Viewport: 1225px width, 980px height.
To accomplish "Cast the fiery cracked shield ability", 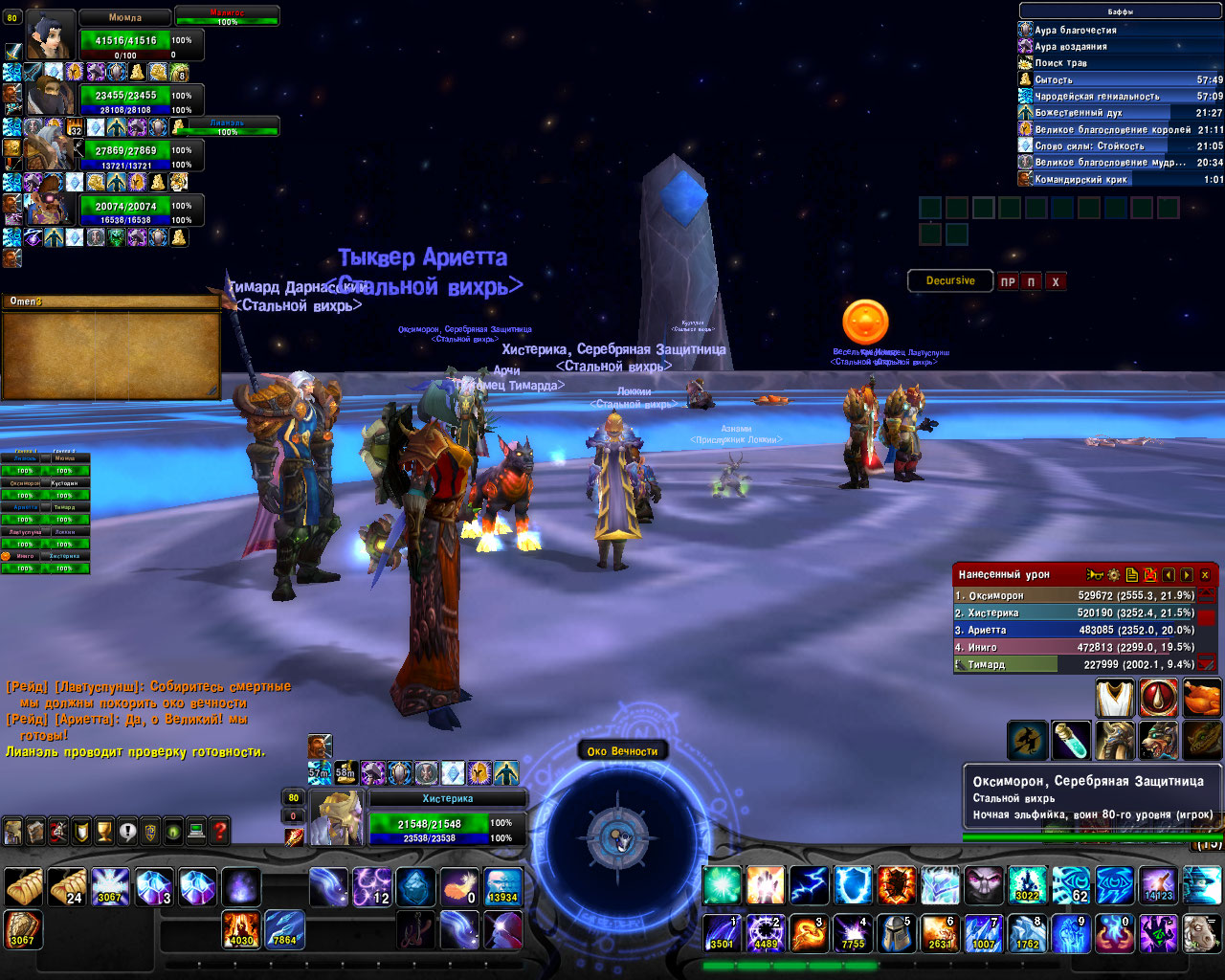I will pos(897,886).
